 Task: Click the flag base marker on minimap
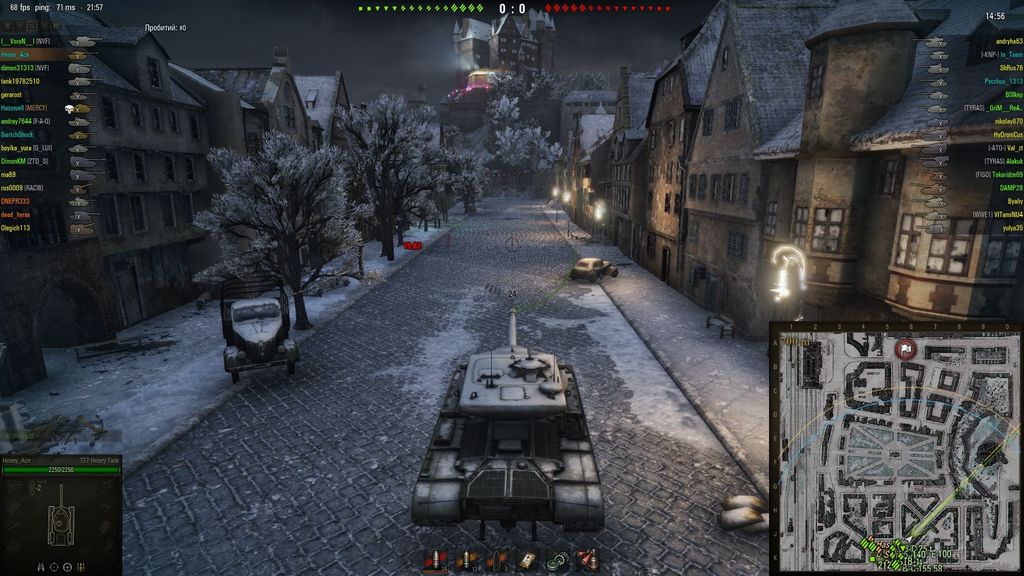point(908,349)
